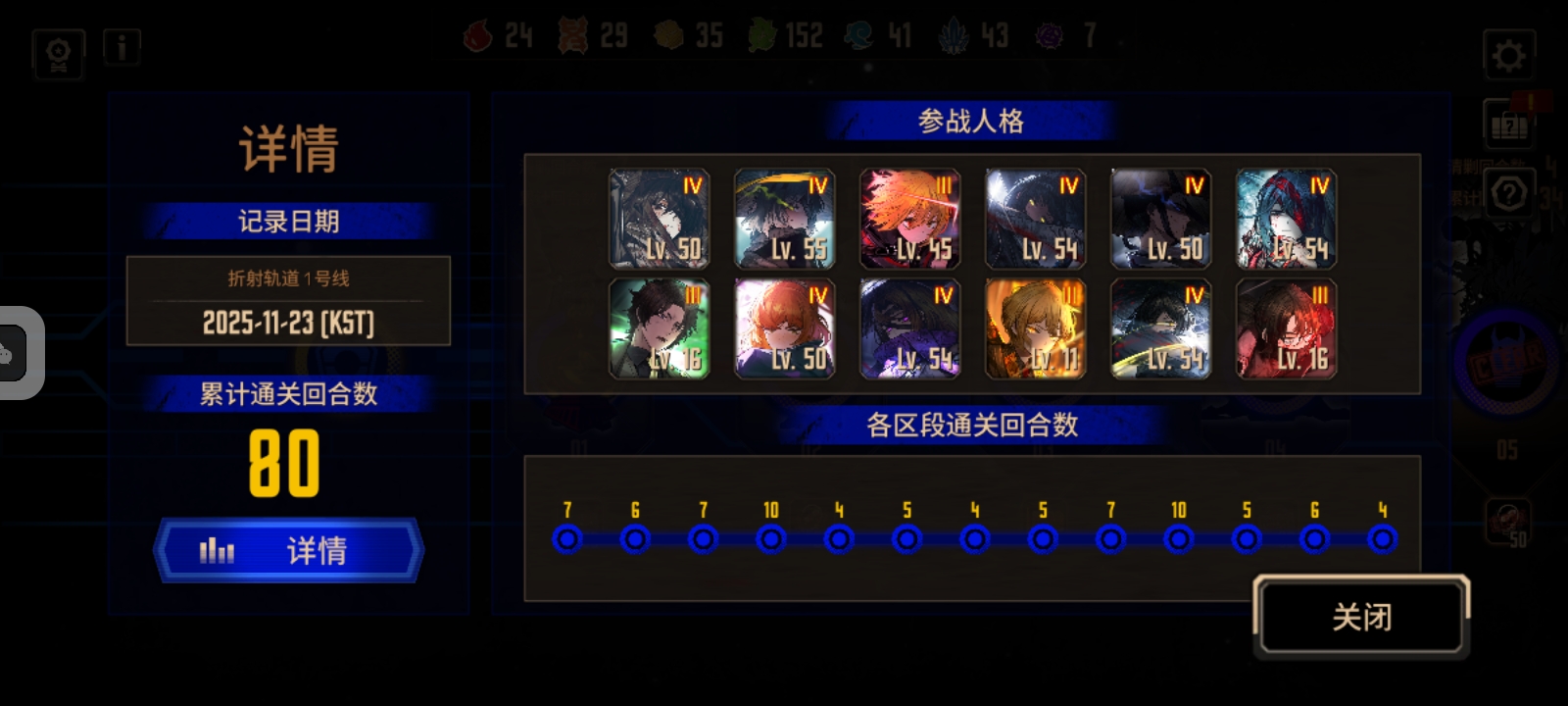Select the Lv. 55 identity portrait
Image resolution: width=1568 pixels, height=706 pixels.
(x=784, y=217)
